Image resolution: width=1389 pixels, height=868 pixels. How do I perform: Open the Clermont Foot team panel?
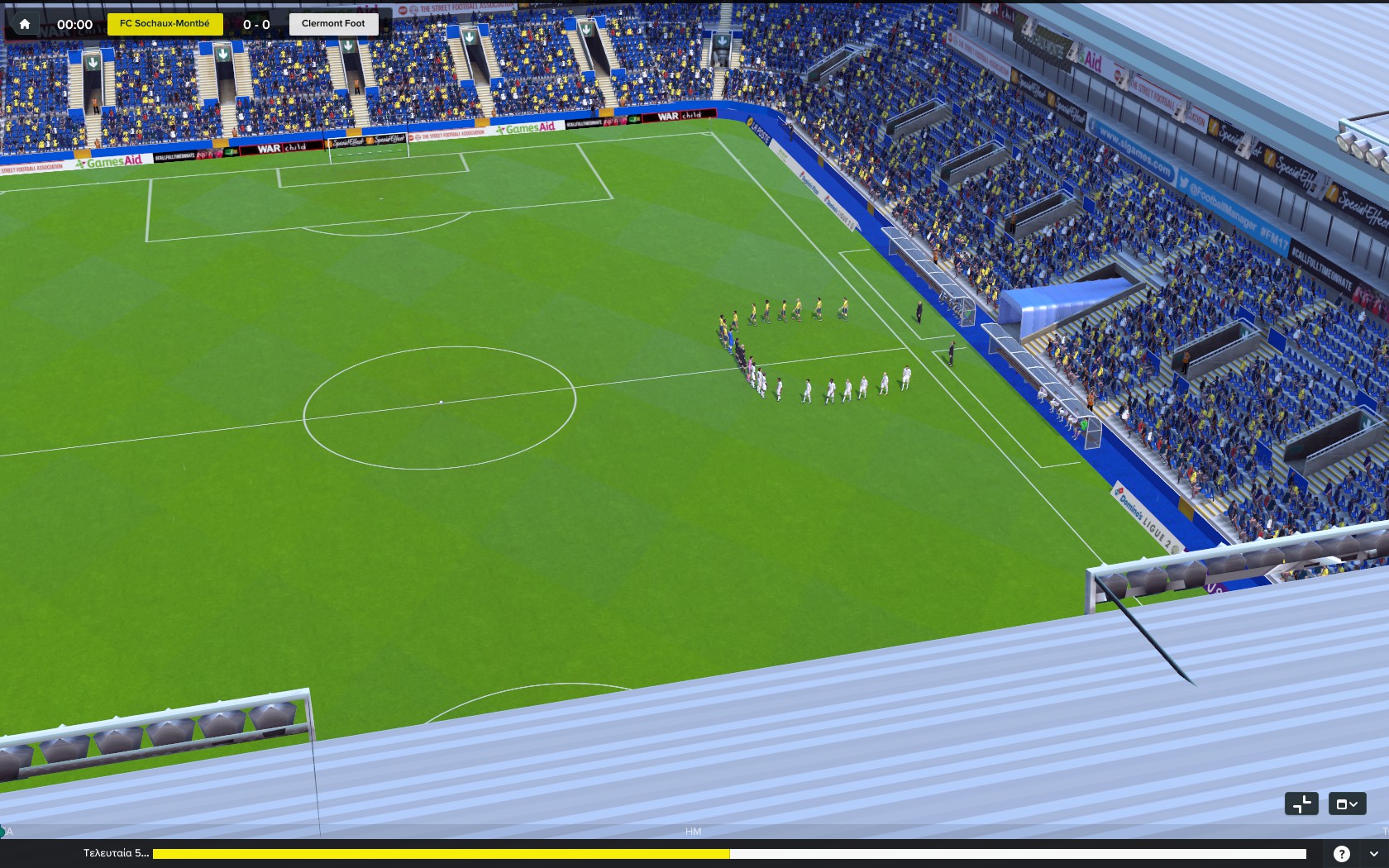tap(333, 24)
